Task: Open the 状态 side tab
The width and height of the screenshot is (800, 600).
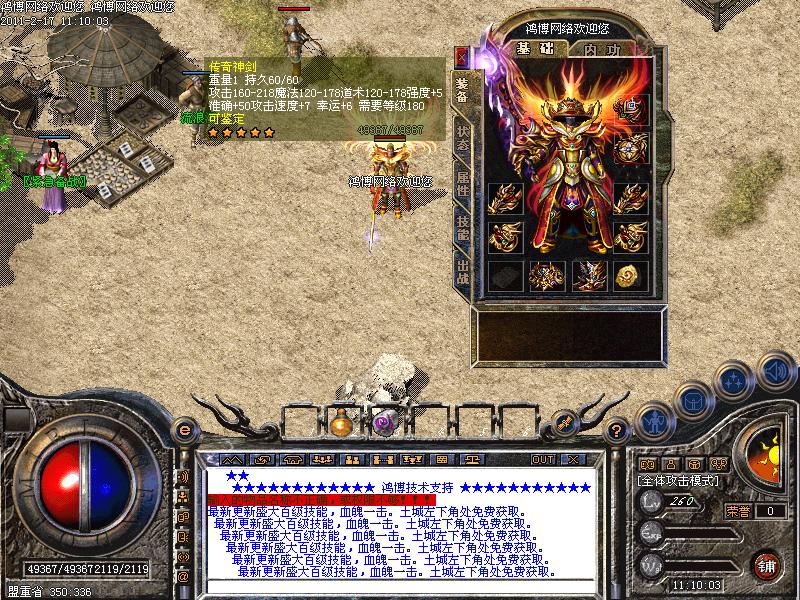Action: pos(462,136)
